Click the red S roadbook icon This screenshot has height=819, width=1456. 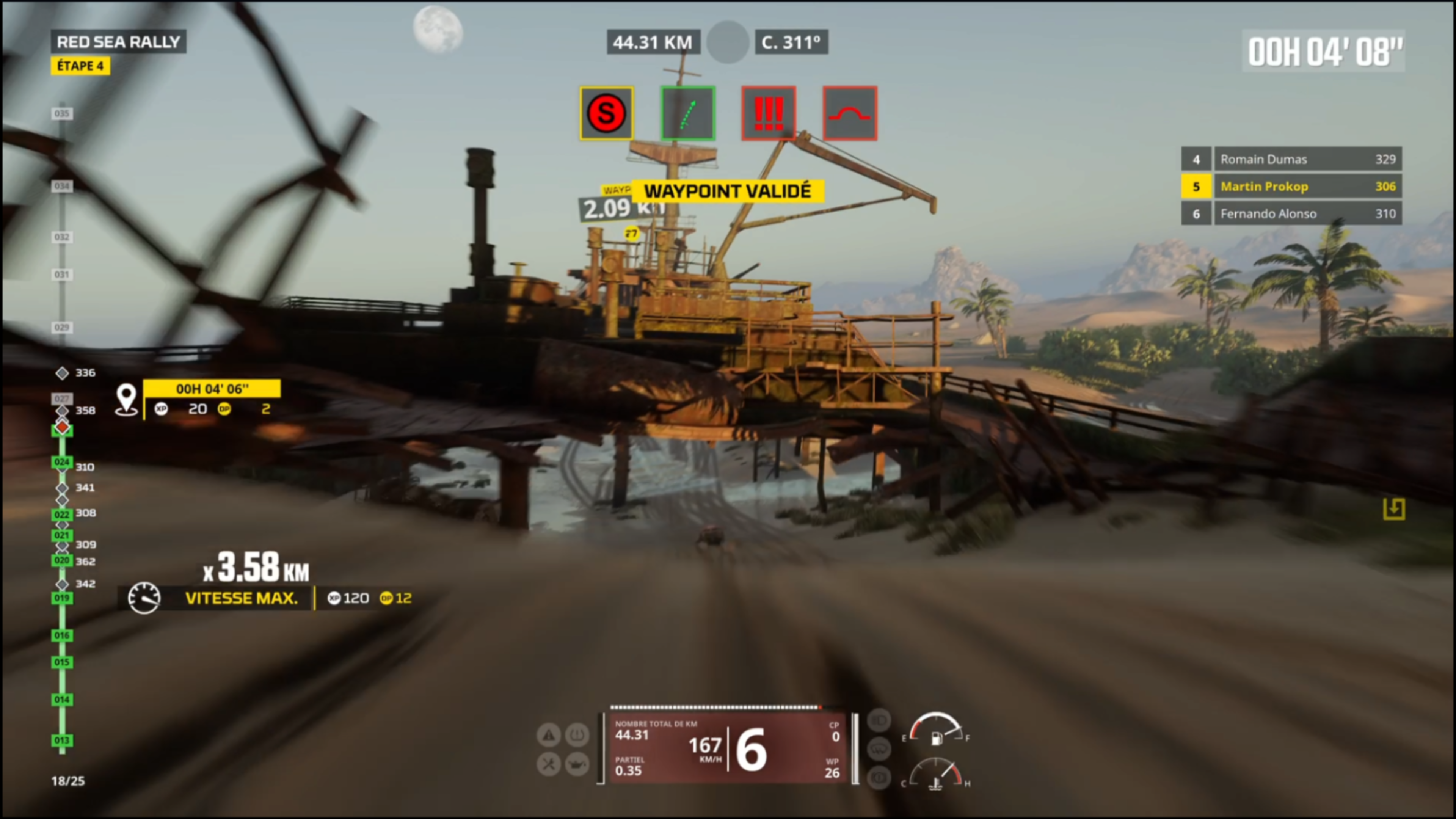(607, 113)
